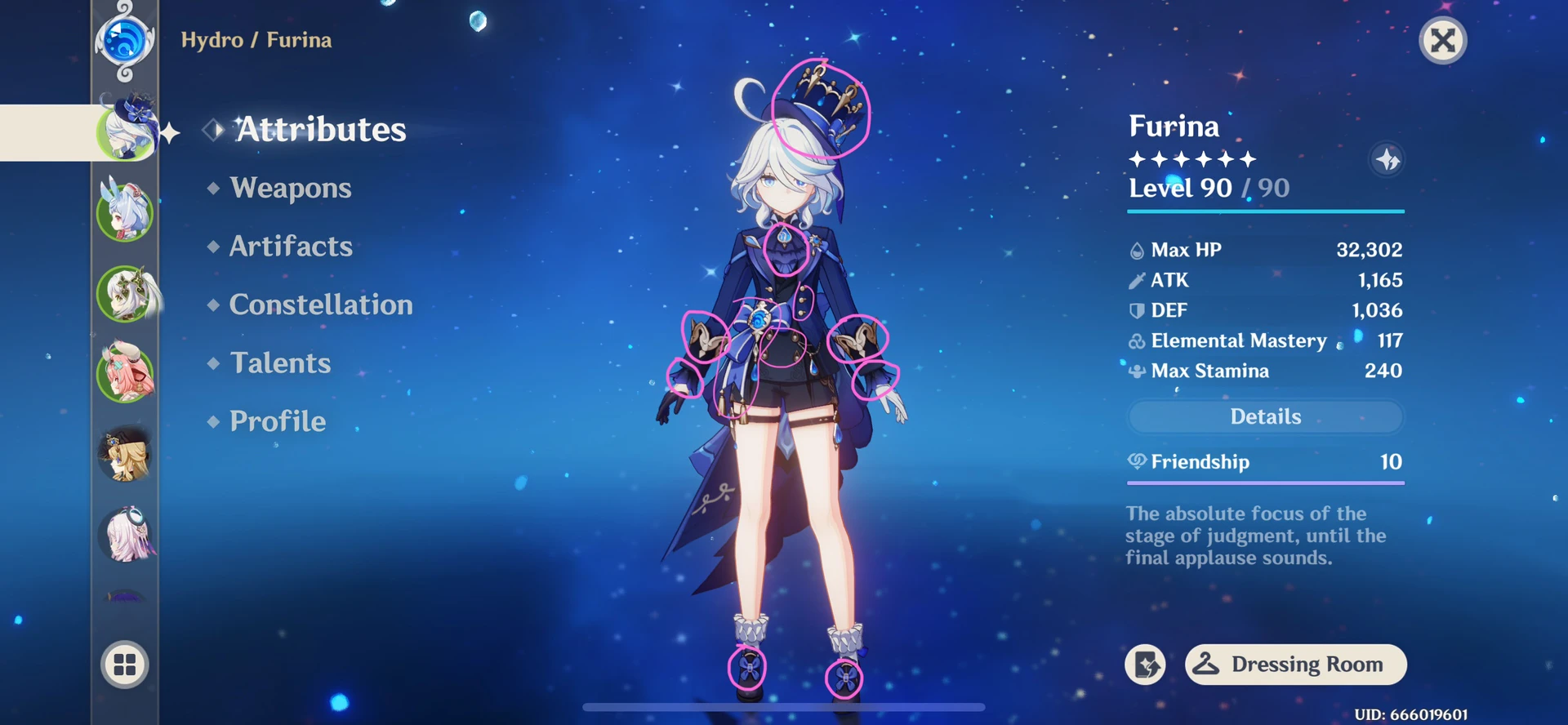1568x725 pixels.
Task: Select the Nahida avatar in the sidebar
Action: 125,294
